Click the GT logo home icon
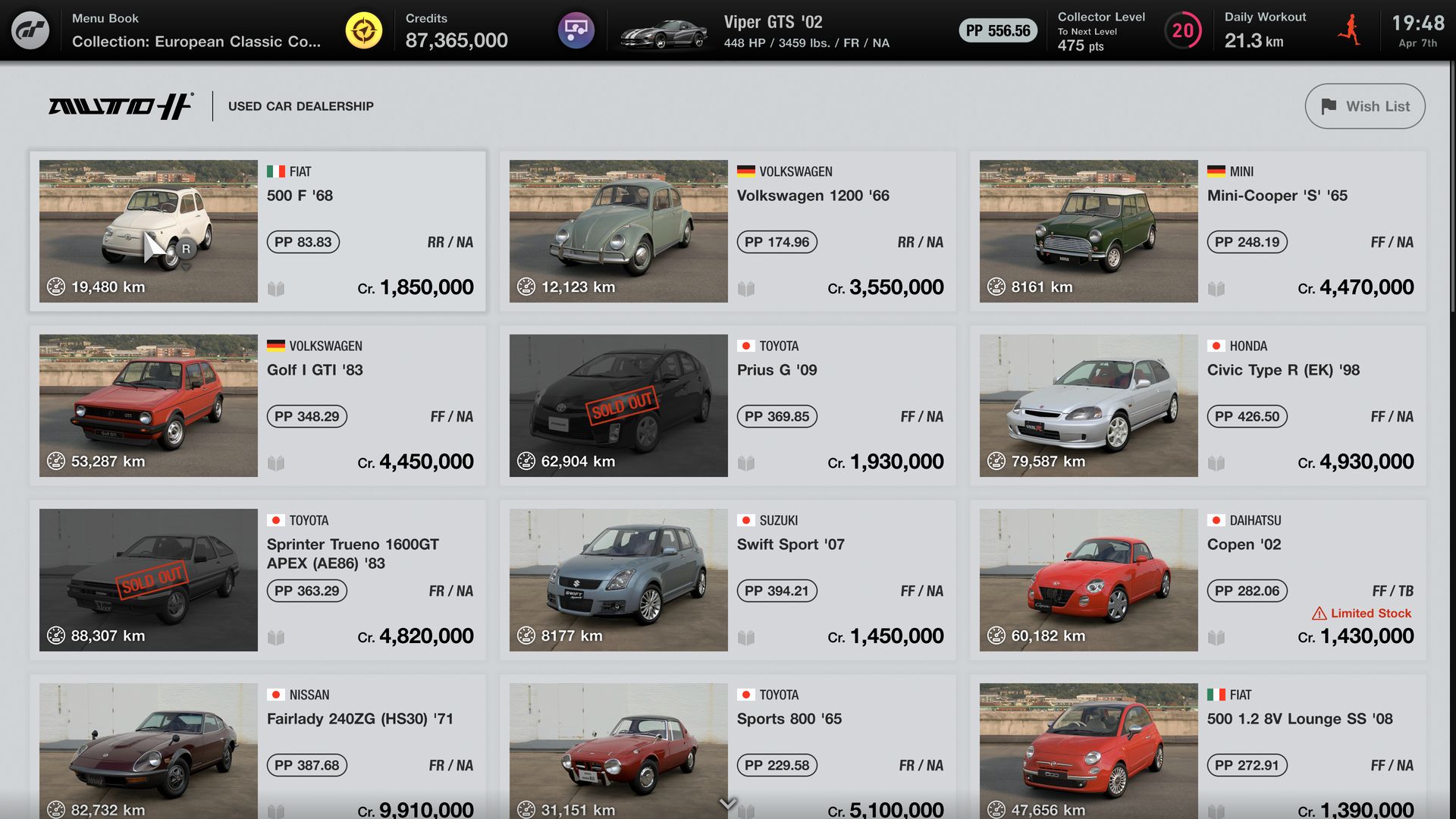 pos(30,30)
